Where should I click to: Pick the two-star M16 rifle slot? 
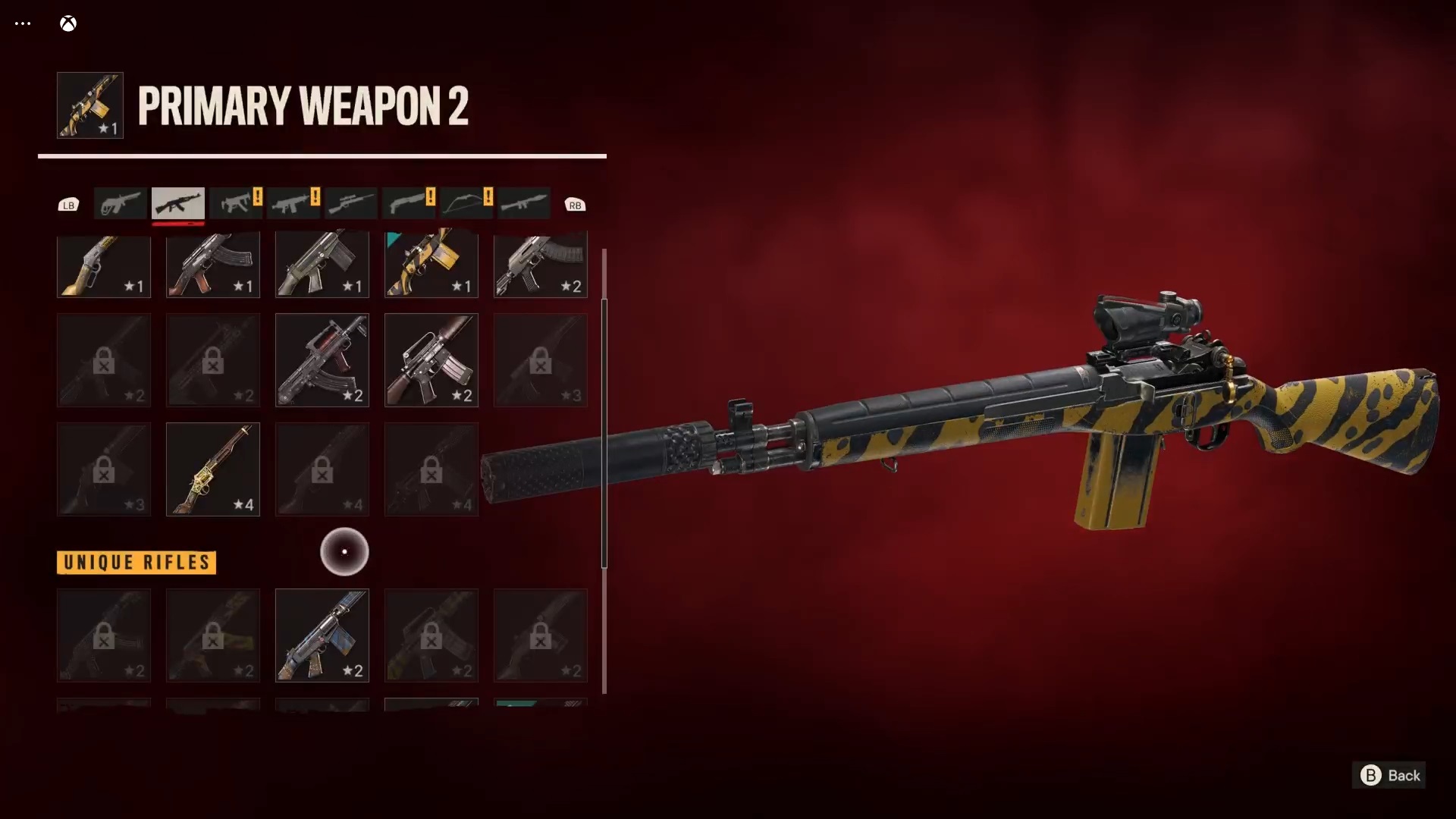click(x=431, y=360)
